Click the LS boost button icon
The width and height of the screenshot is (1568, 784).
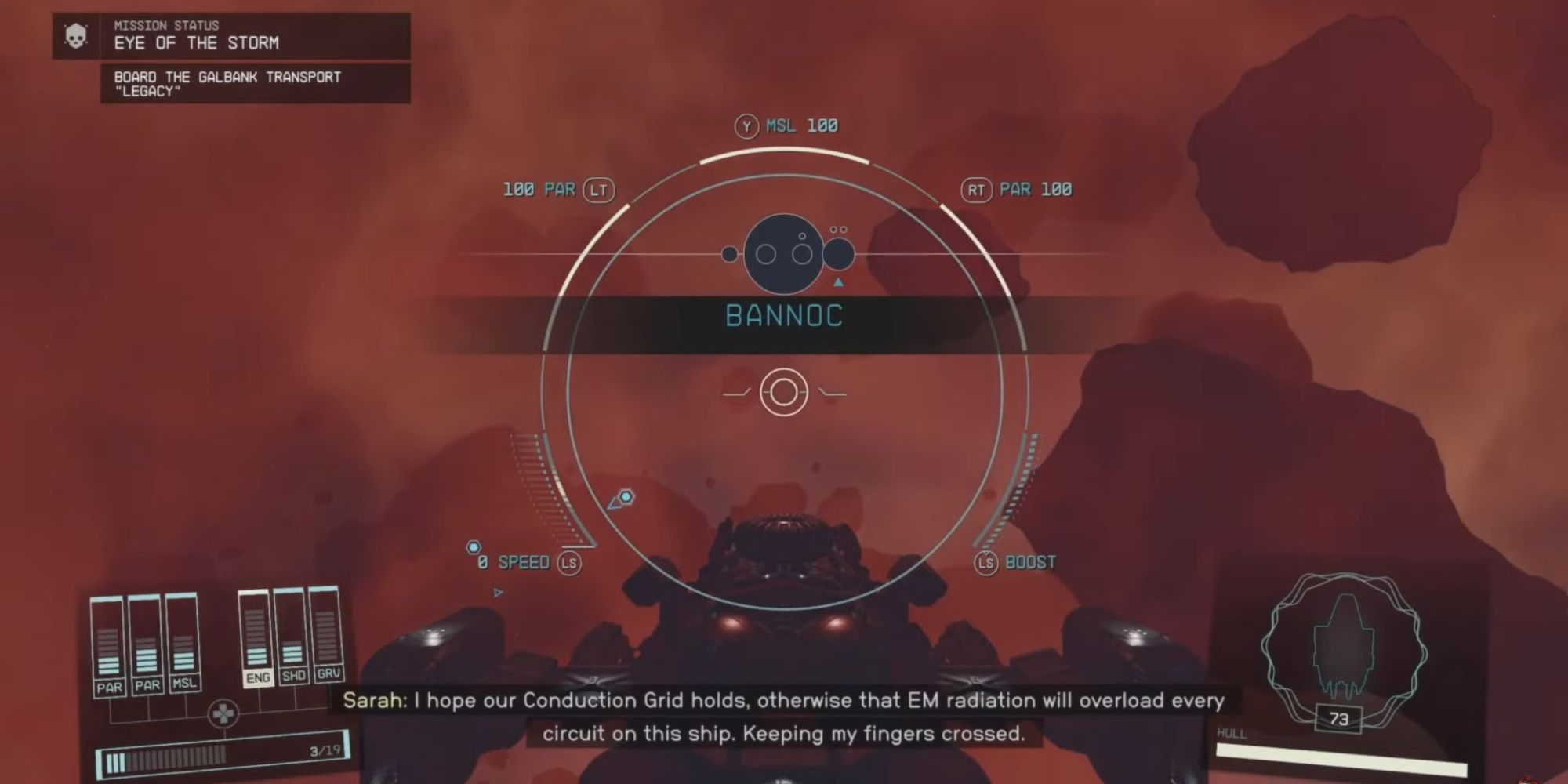(x=985, y=561)
